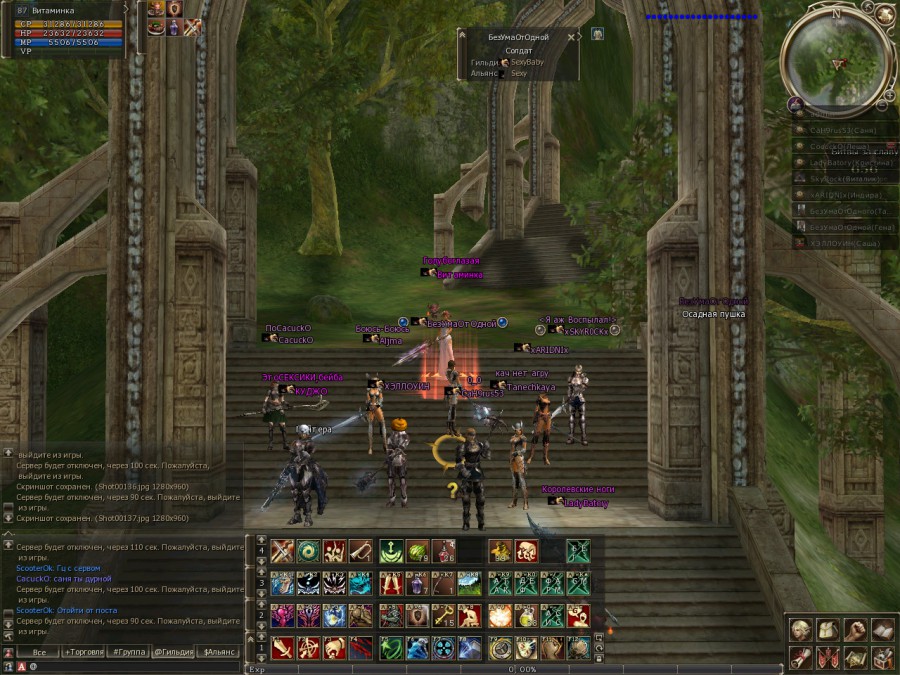Screen dimensions: 900x675
Task: Use the golden key item slot
Action: tap(444, 615)
